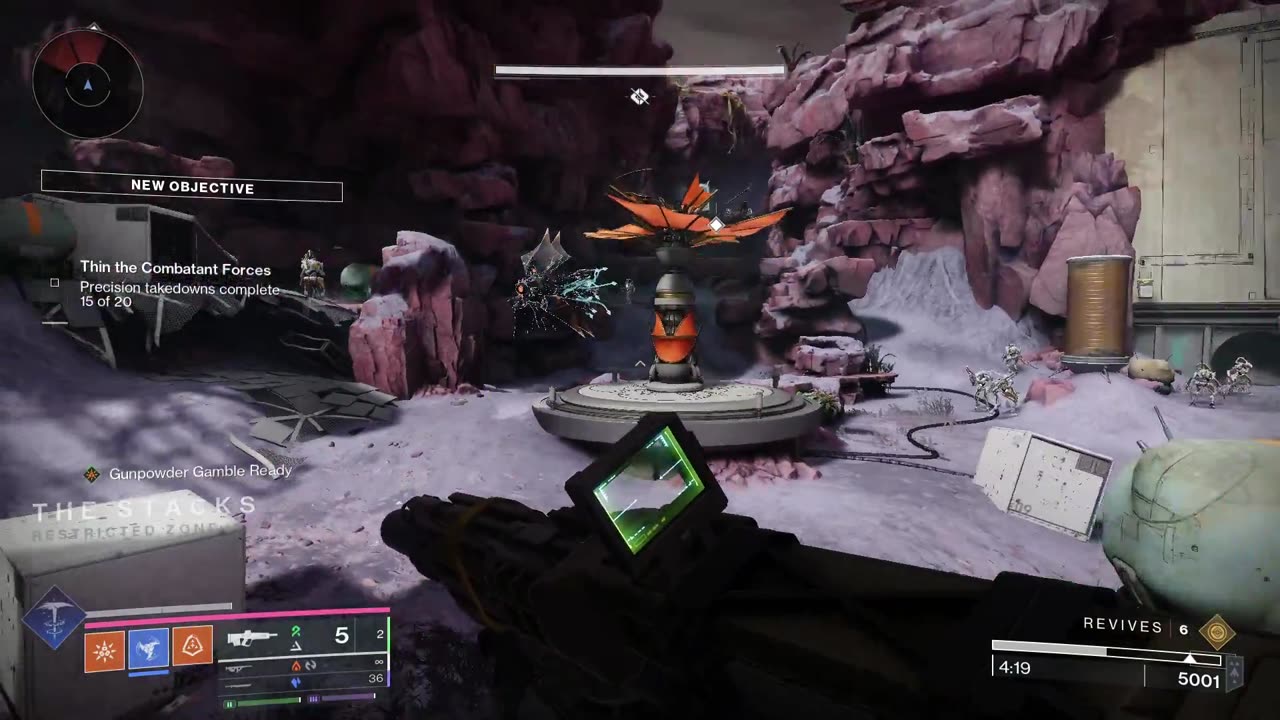Image resolution: width=1280 pixels, height=720 pixels.
Task: Trigger the blue swirl melee ability
Action: coord(148,648)
